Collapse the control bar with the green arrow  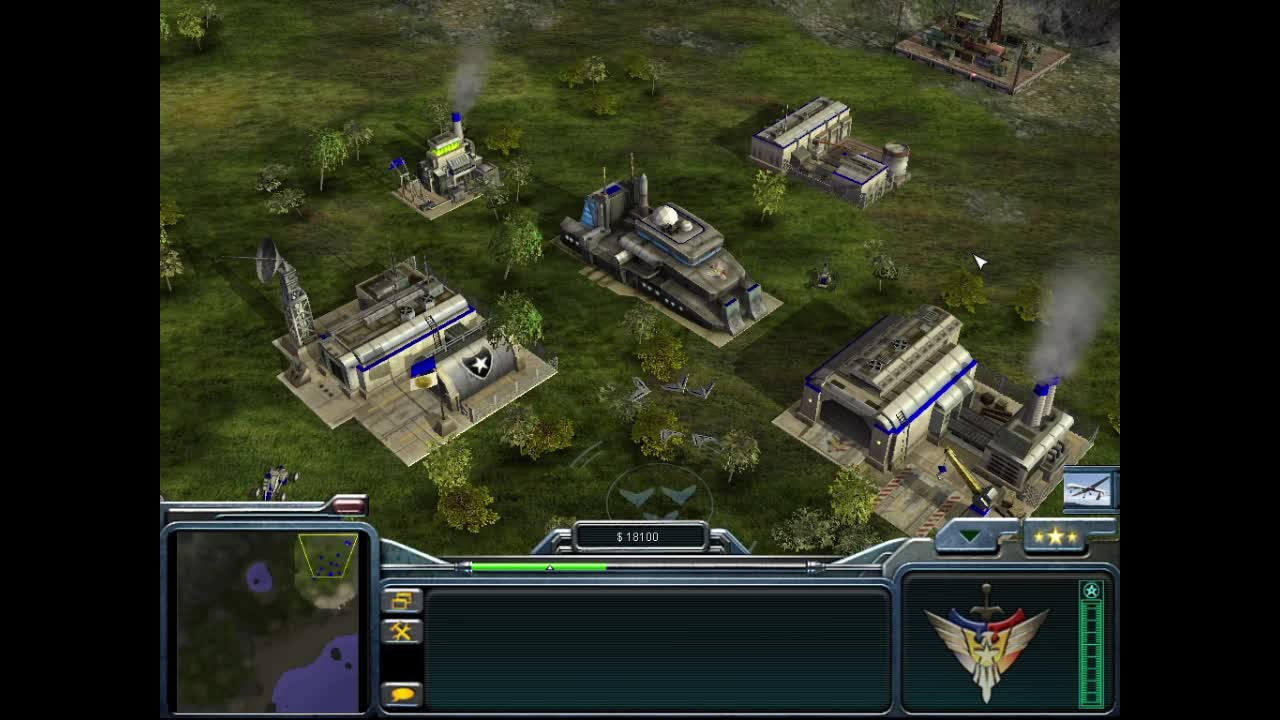click(x=969, y=537)
